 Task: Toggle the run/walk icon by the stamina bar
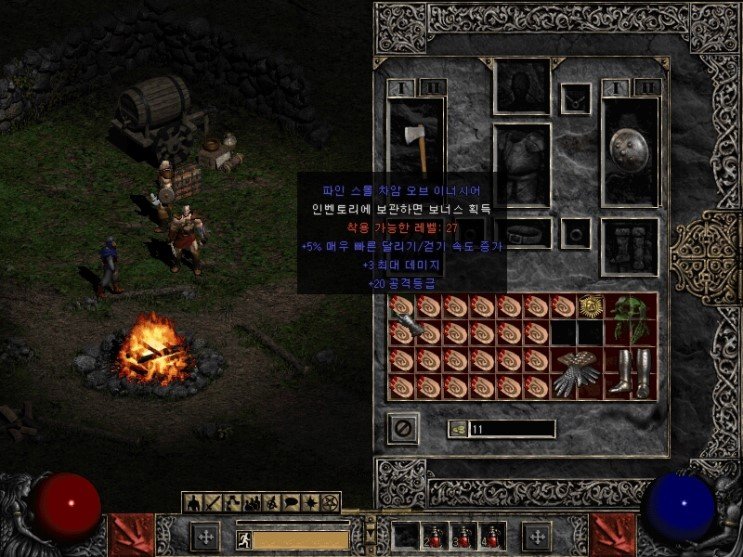pyautogui.click(x=243, y=540)
